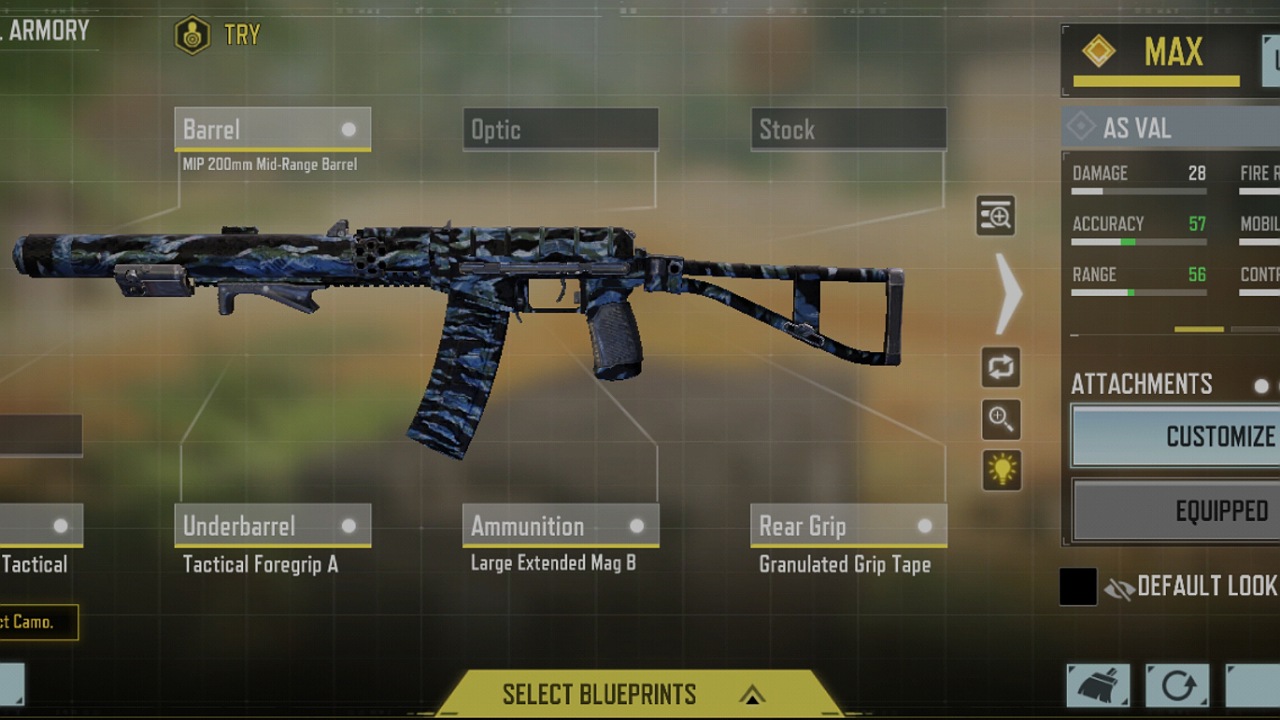The image size is (1280, 720).
Task: Click the Equipped button
Action: click(1176, 511)
